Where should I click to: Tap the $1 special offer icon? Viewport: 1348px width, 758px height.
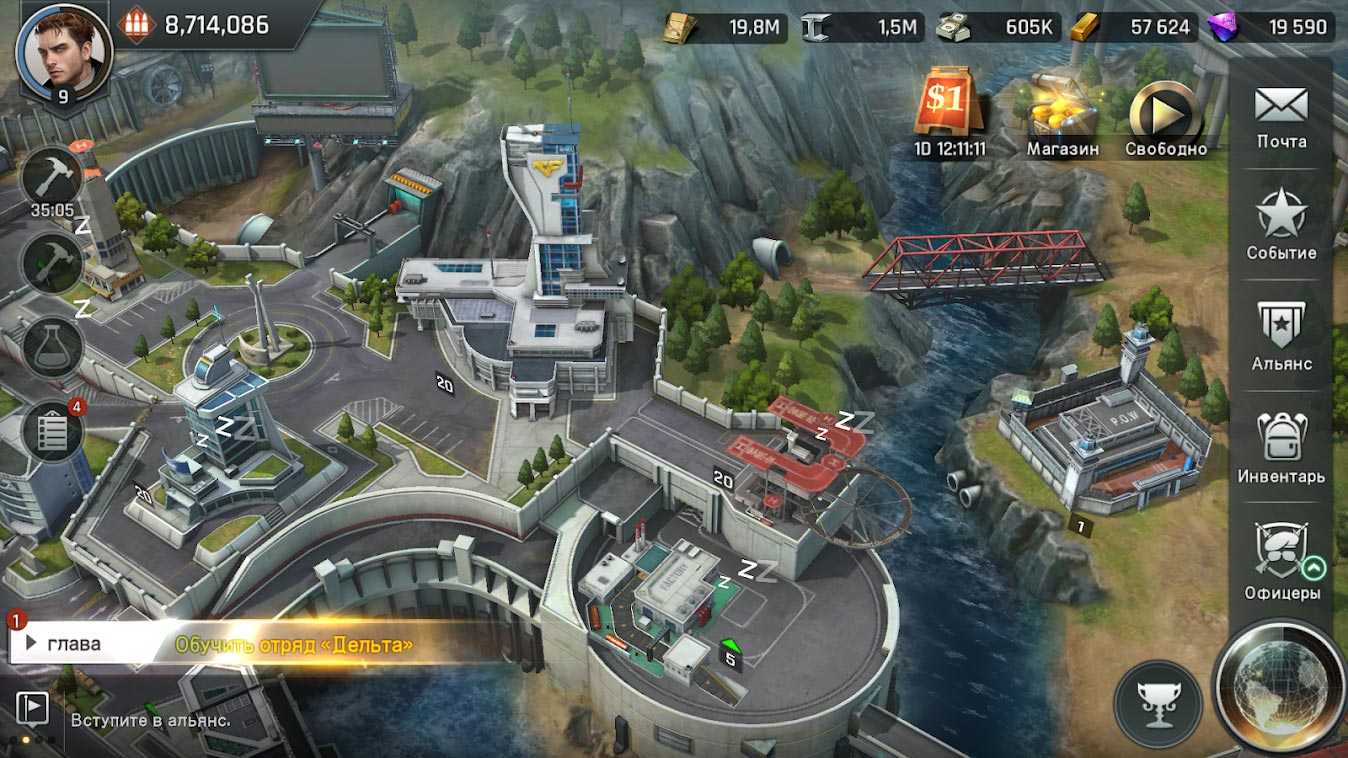(949, 102)
